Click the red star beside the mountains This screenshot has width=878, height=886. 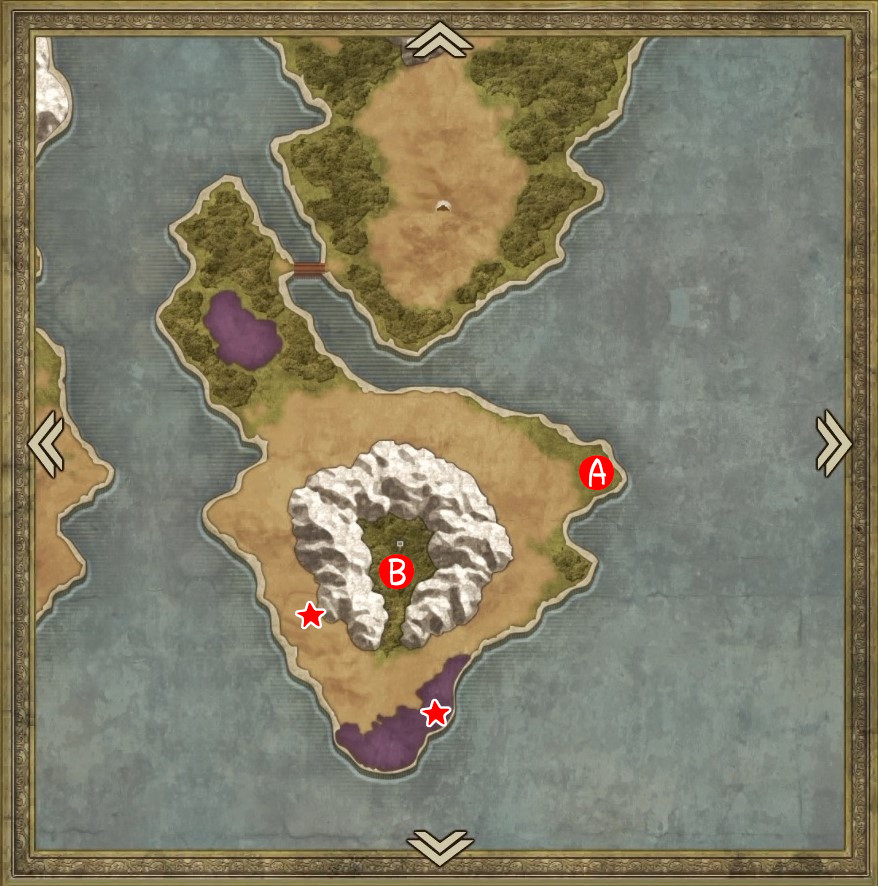point(311,615)
